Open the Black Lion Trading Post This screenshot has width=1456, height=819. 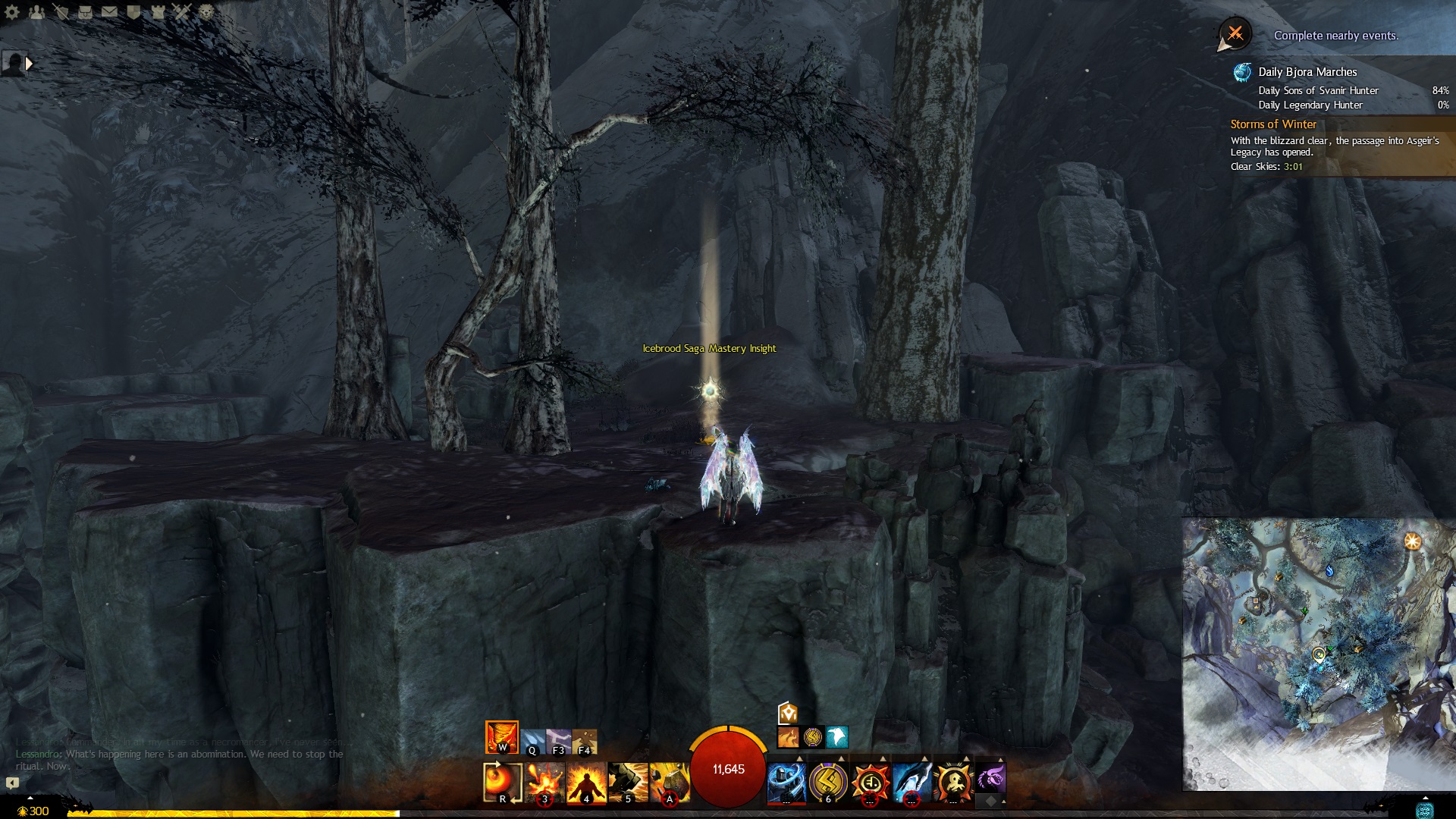[x=206, y=11]
